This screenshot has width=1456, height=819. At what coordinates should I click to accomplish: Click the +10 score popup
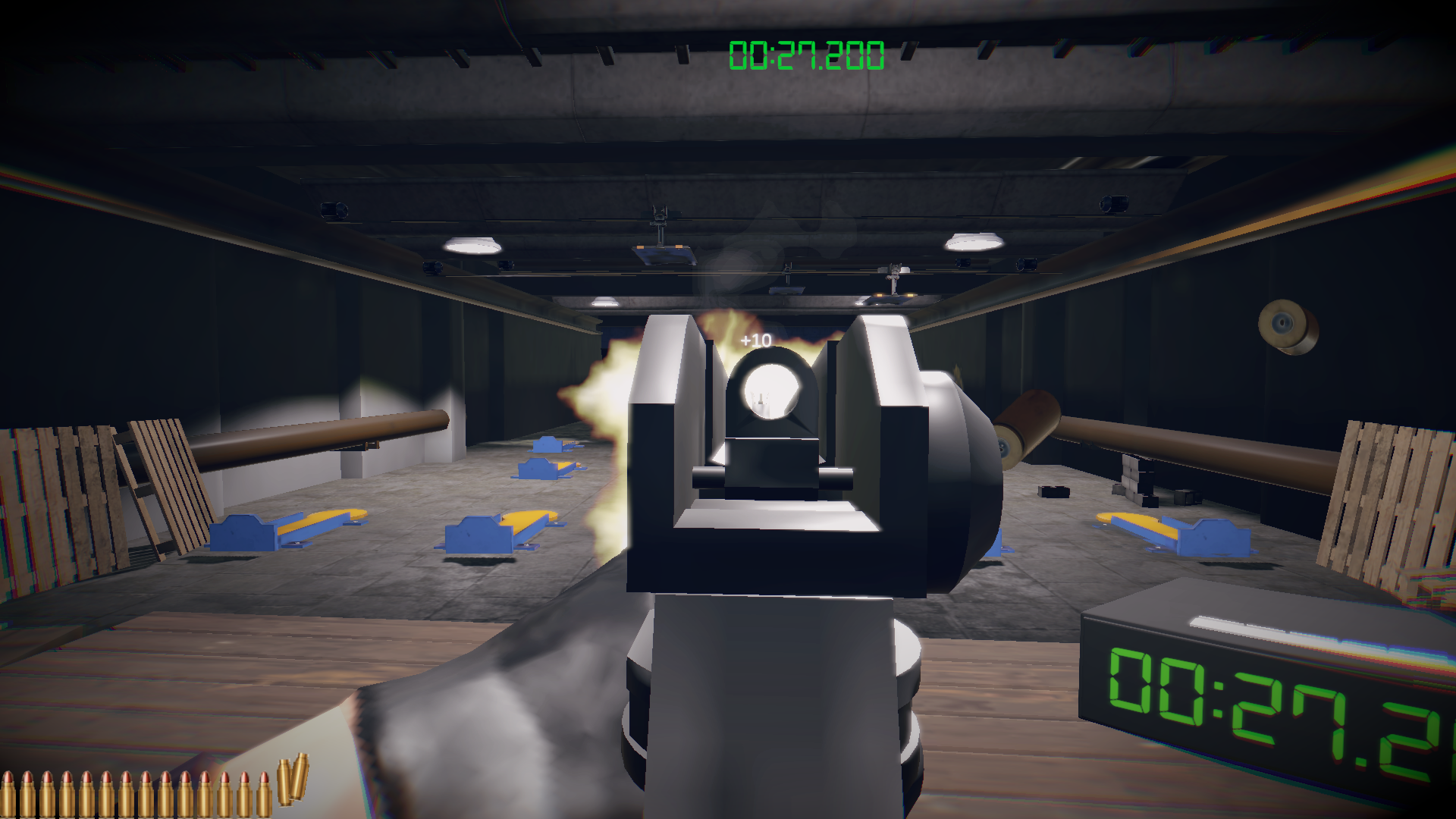pos(755,340)
